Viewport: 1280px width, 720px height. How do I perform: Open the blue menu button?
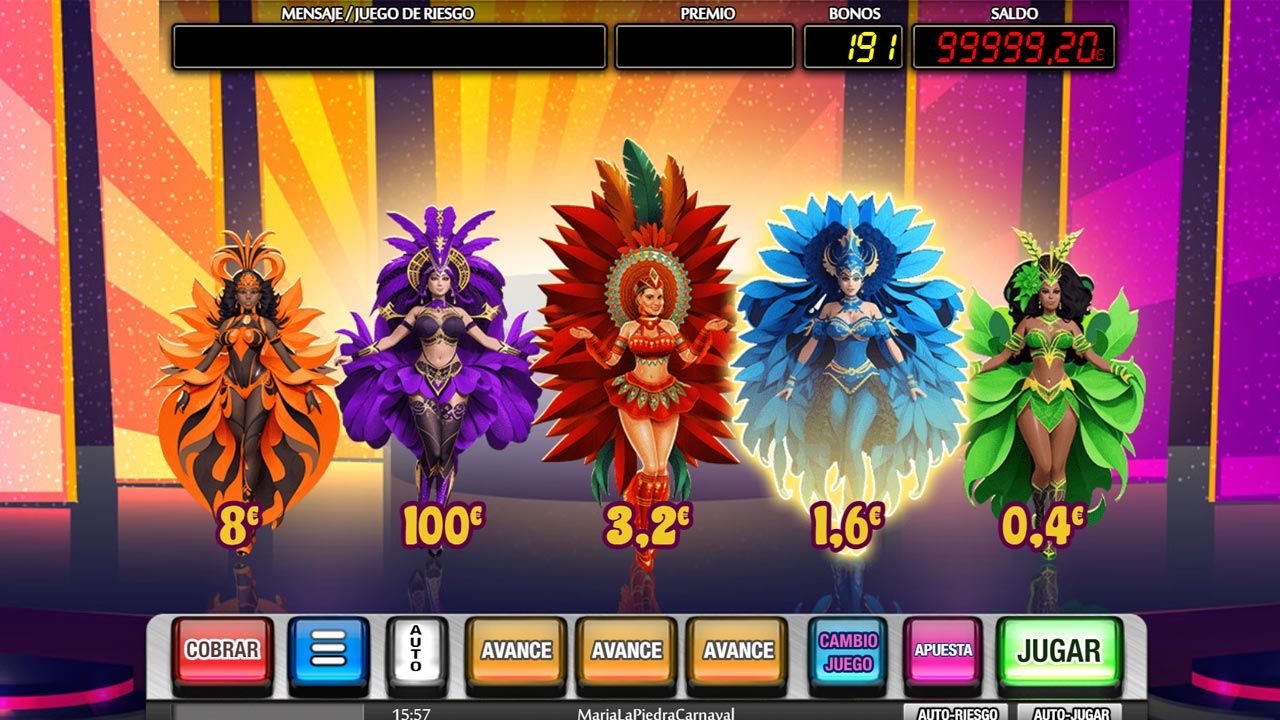click(328, 650)
